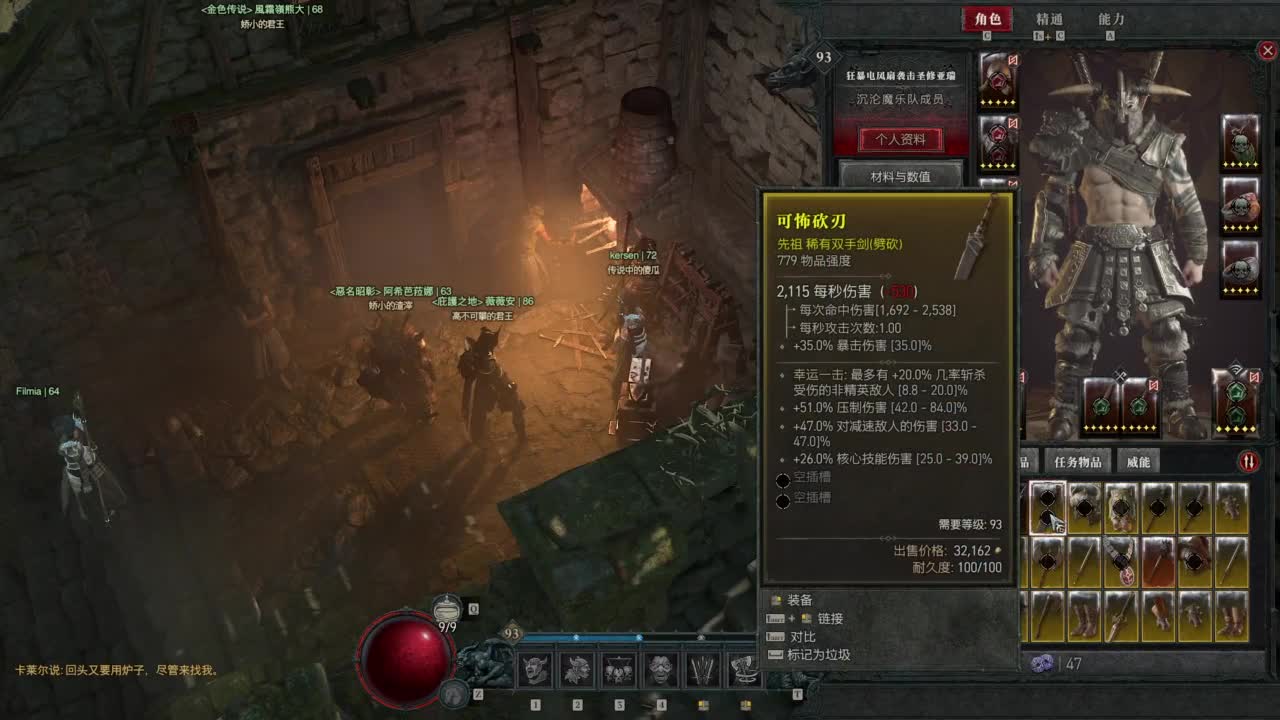Screen dimensions: 1280x720
Task: Click the skull gem socket on the helm slot
Action: [x=997, y=82]
